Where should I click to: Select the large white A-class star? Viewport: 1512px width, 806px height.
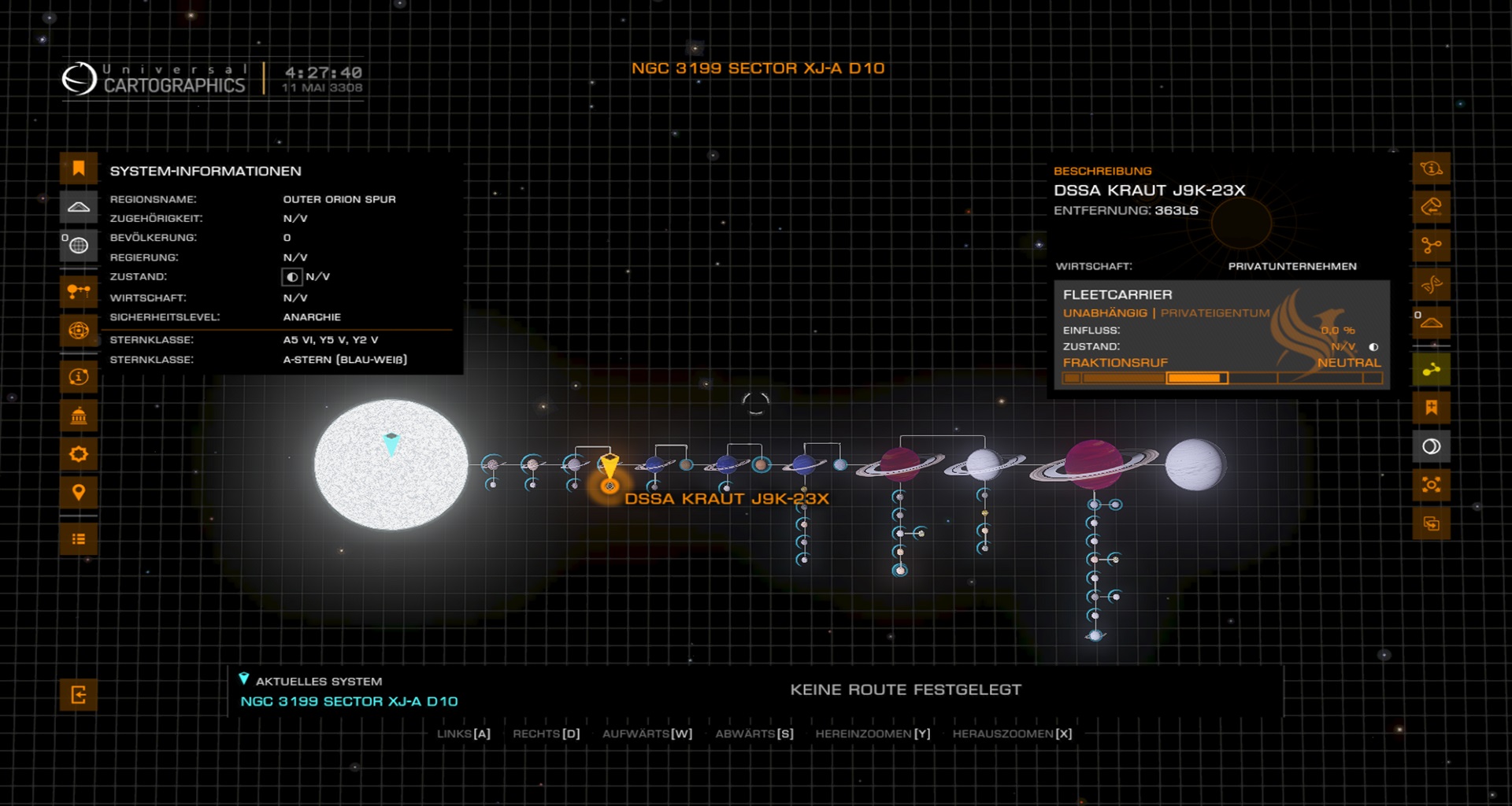coord(391,464)
